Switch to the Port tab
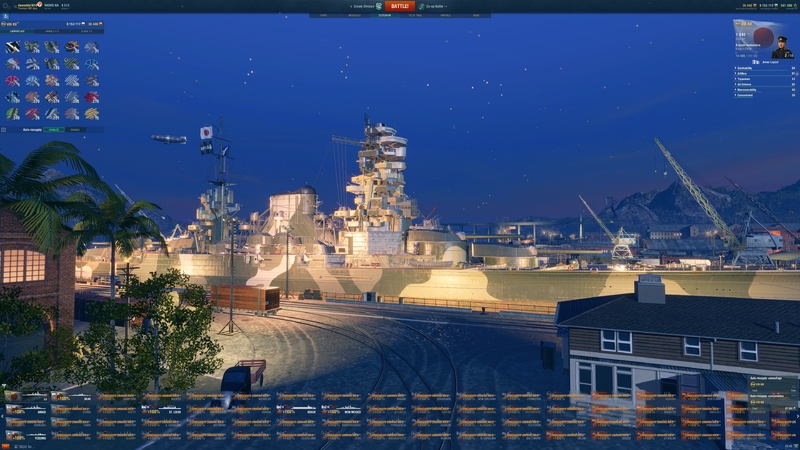Viewport: 800px width, 450px height. click(323, 15)
